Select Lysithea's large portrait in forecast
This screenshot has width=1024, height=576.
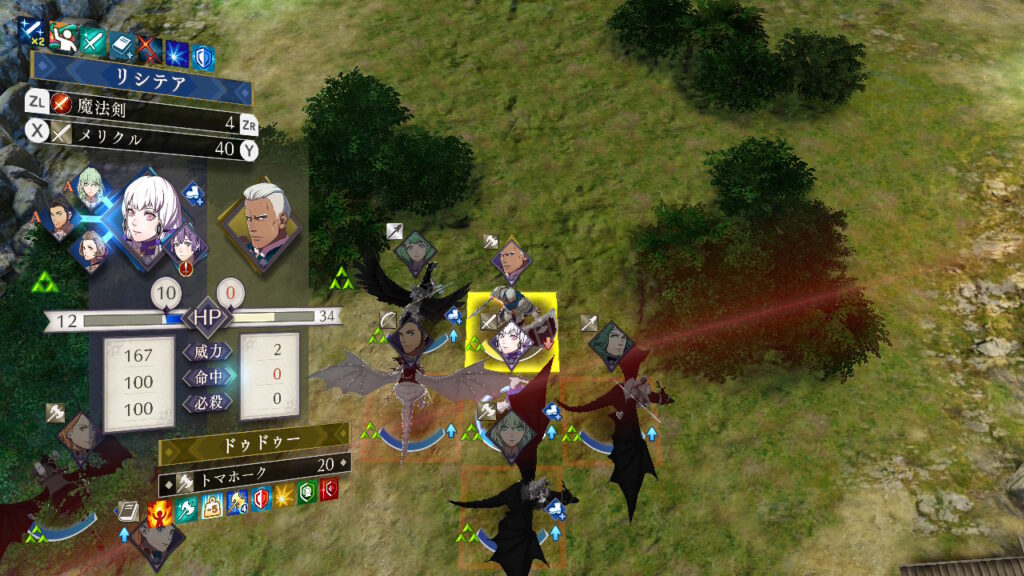150,213
